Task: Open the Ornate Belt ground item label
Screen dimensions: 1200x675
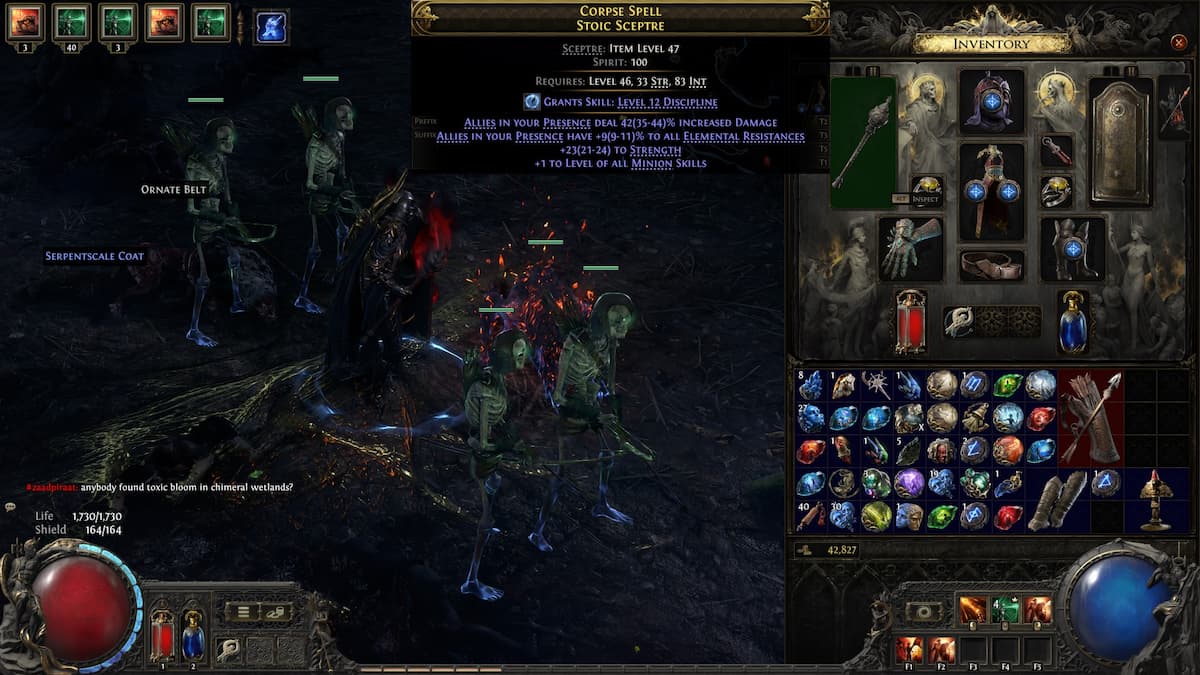Action: tap(173, 189)
